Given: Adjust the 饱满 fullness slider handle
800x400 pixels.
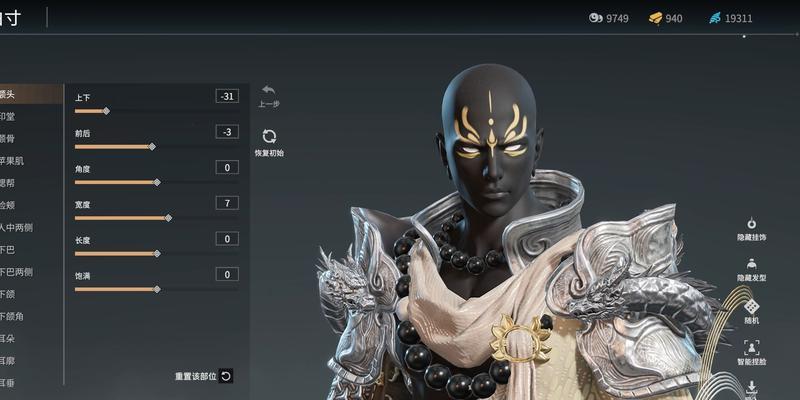Looking at the screenshot, I should [x=157, y=289].
